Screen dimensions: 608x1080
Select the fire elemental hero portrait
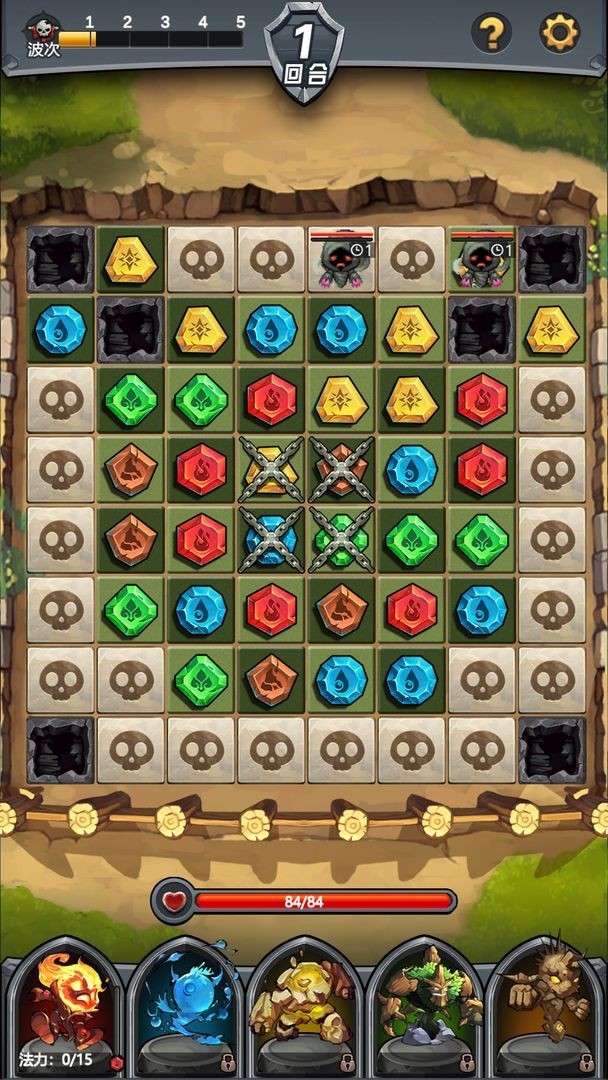click(62, 1005)
